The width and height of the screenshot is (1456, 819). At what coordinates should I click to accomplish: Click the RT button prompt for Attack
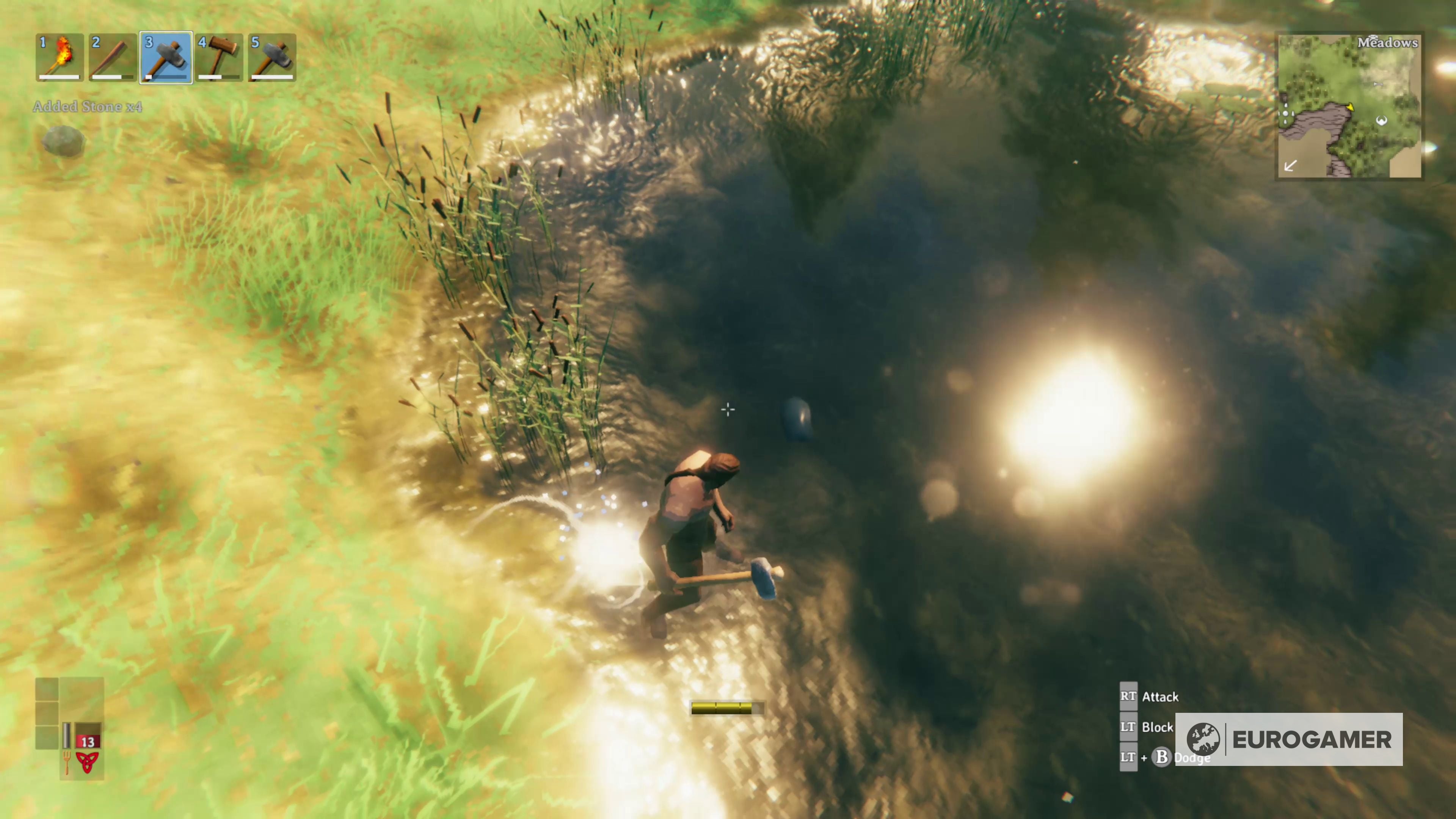pos(1128,697)
